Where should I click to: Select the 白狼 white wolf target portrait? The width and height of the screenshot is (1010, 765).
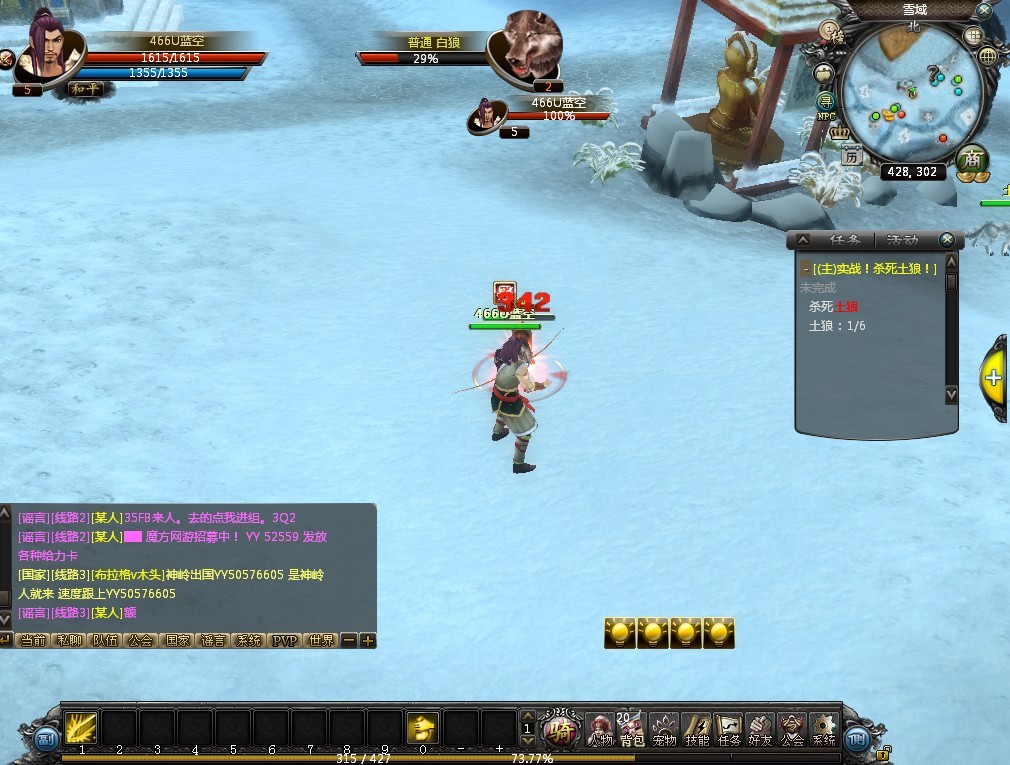tap(532, 43)
